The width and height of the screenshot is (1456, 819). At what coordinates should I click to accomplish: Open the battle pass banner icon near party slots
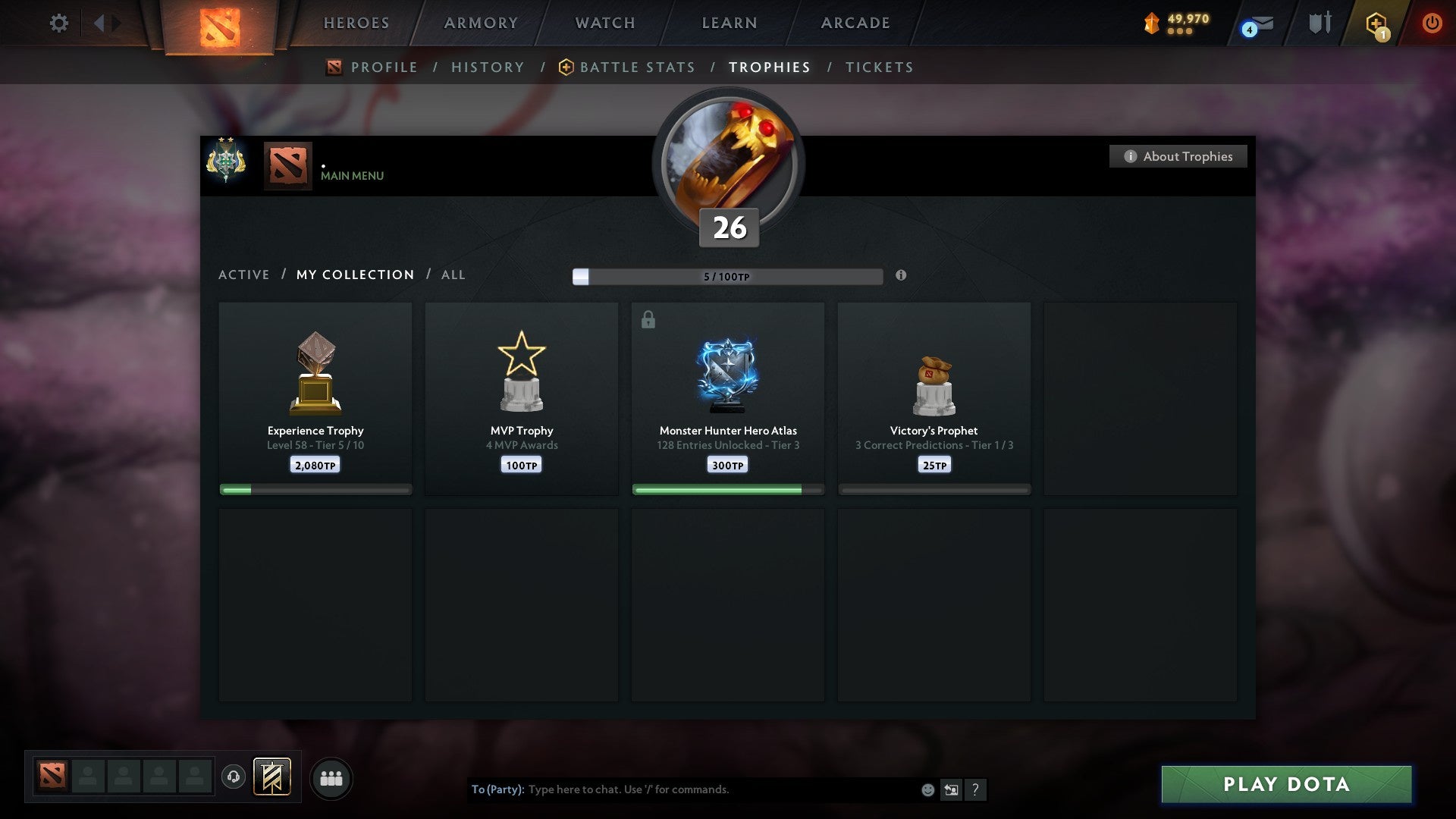pyautogui.click(x=273, y=777)
